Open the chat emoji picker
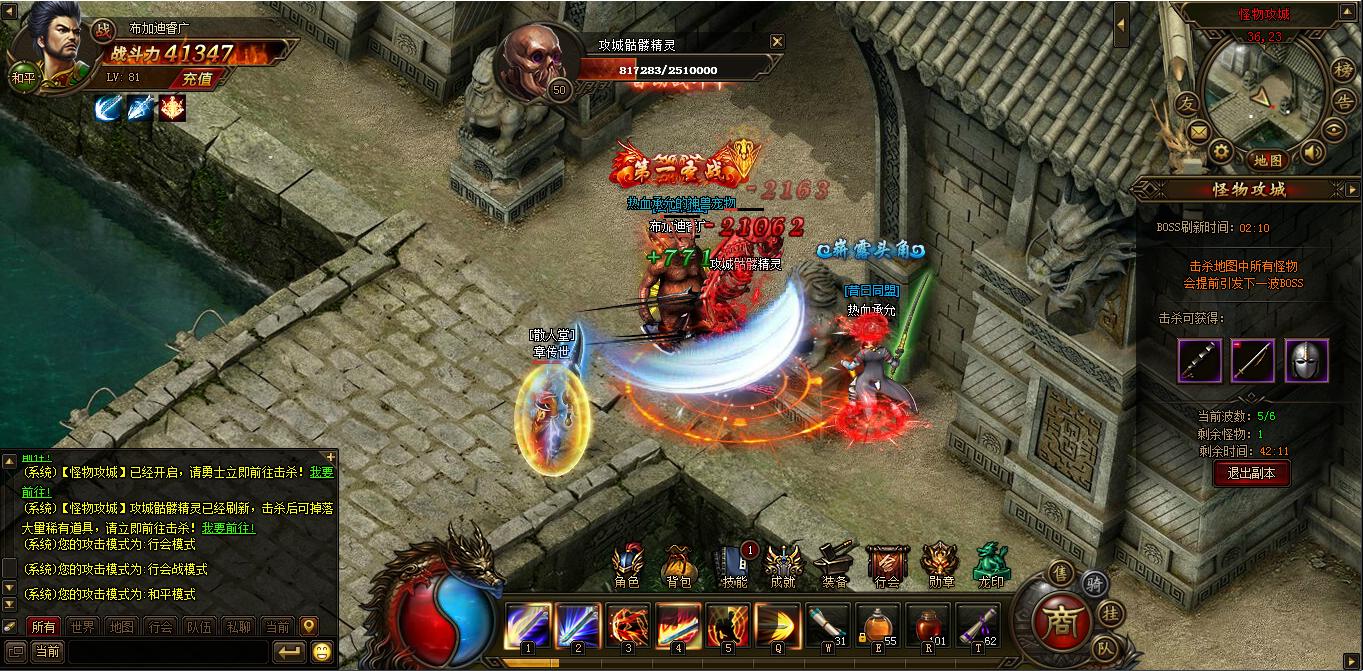This screenshot has height=671, width=1363. pos(322,652)
